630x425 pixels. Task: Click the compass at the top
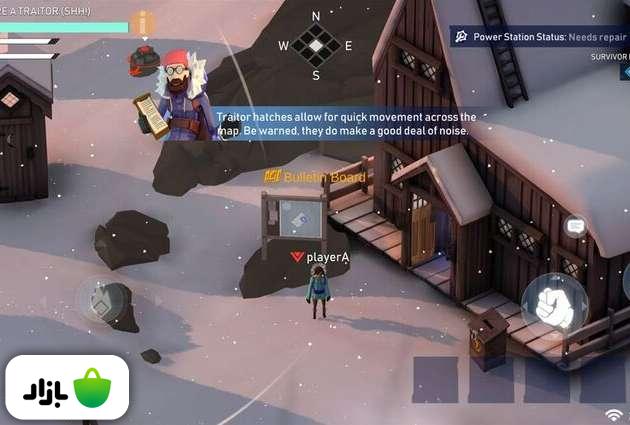click(x=316, y=45)
